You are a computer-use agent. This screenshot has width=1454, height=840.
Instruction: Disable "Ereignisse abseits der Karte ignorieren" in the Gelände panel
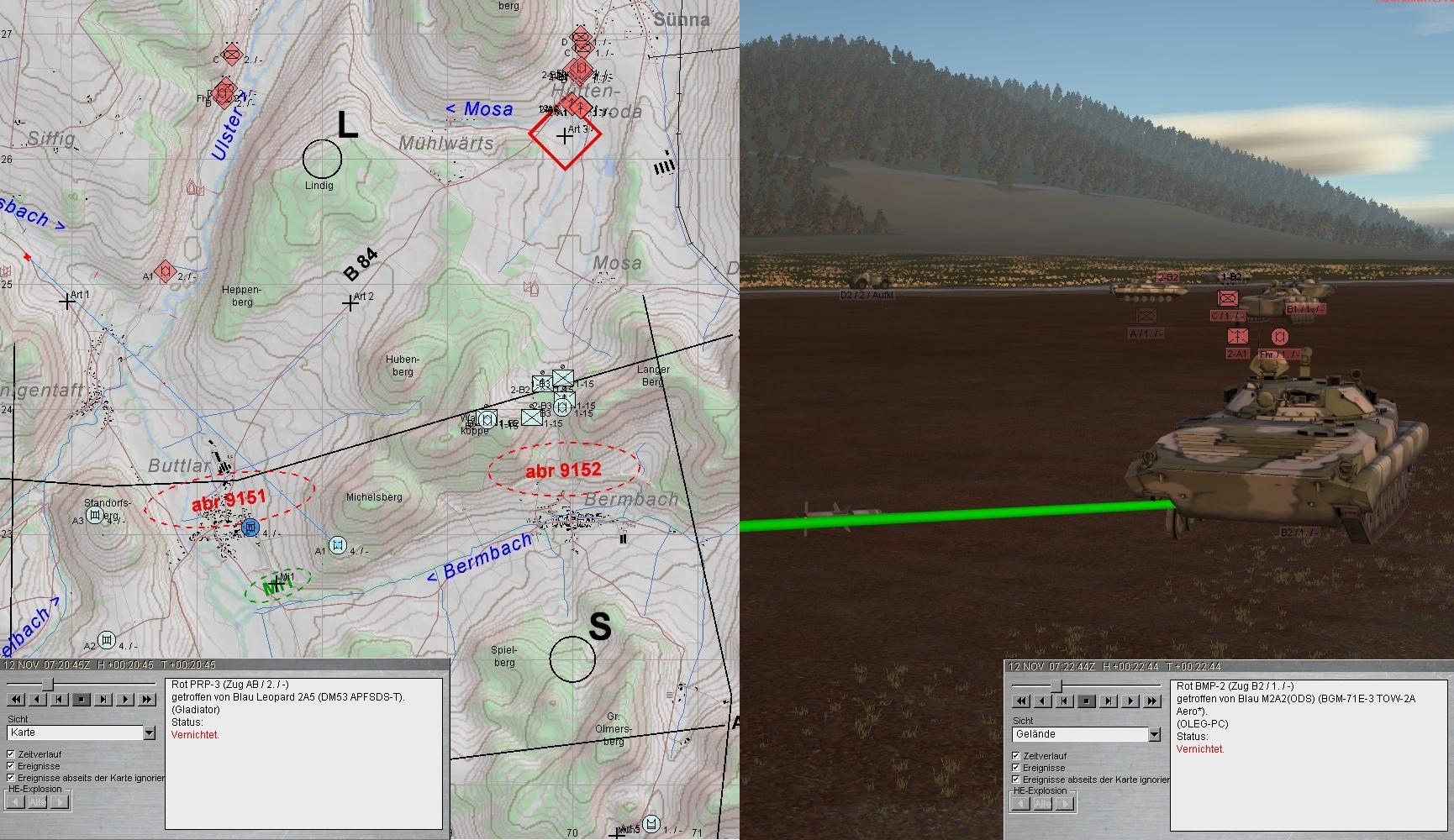coord(1016,780)
